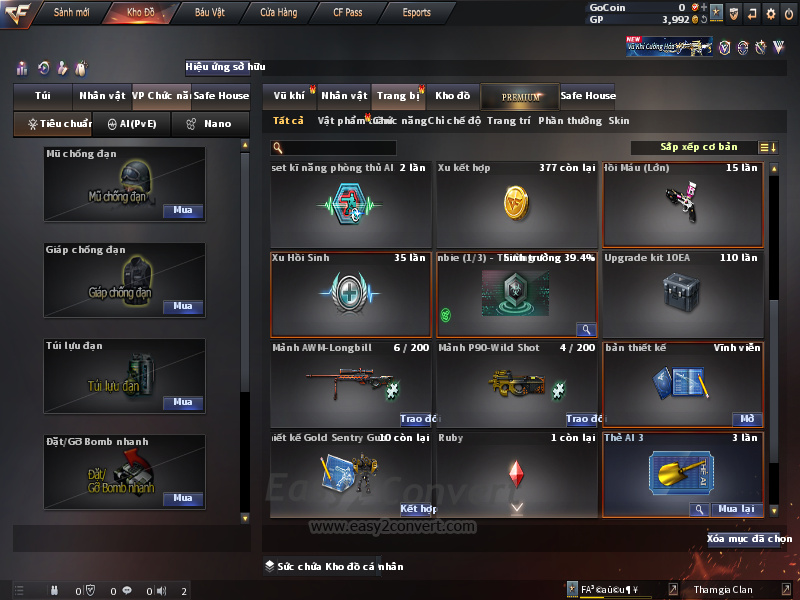
Task: Filter items by Skin
Action: [x=619, y=121]
